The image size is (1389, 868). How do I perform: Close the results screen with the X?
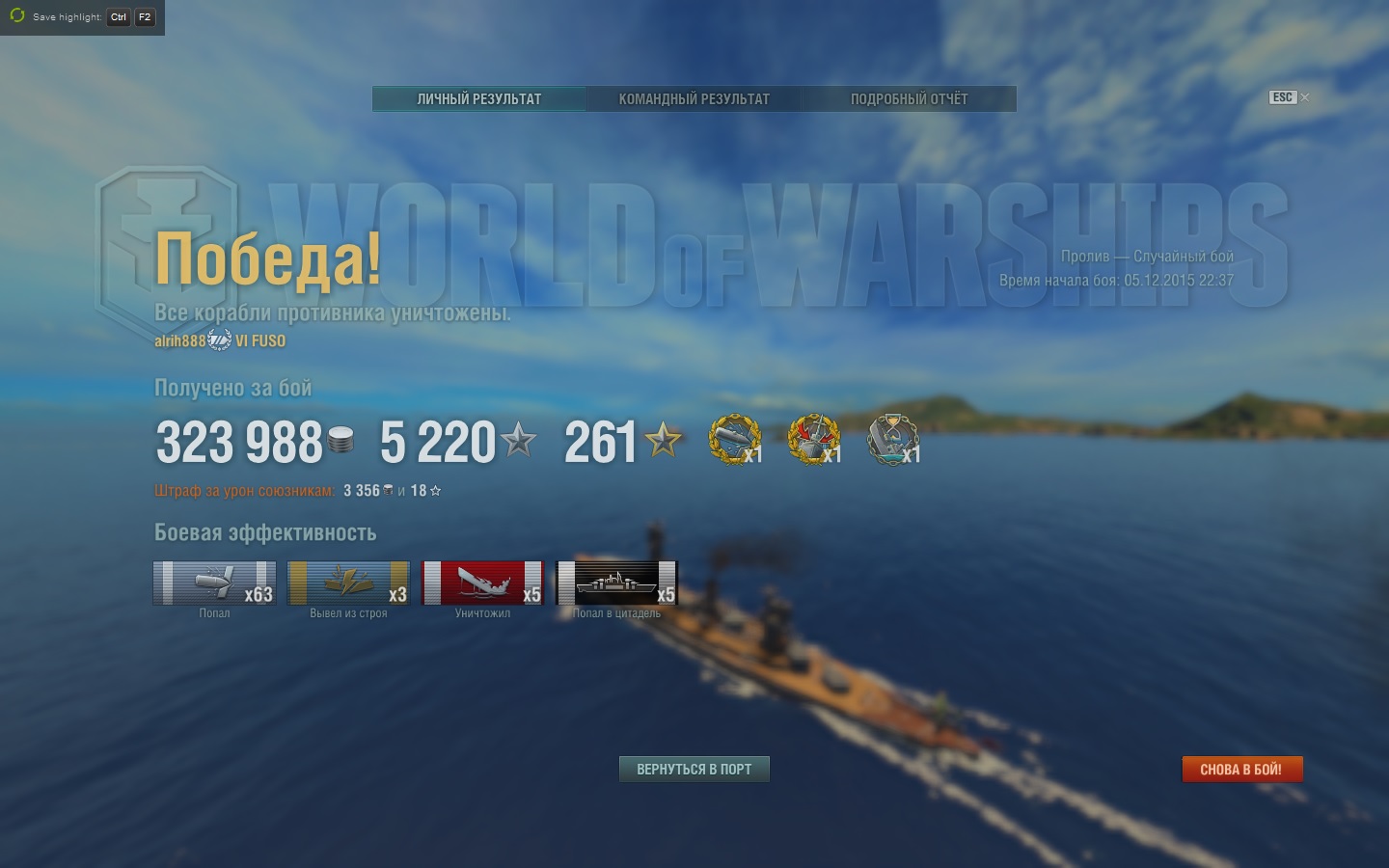click(1305, 97)
